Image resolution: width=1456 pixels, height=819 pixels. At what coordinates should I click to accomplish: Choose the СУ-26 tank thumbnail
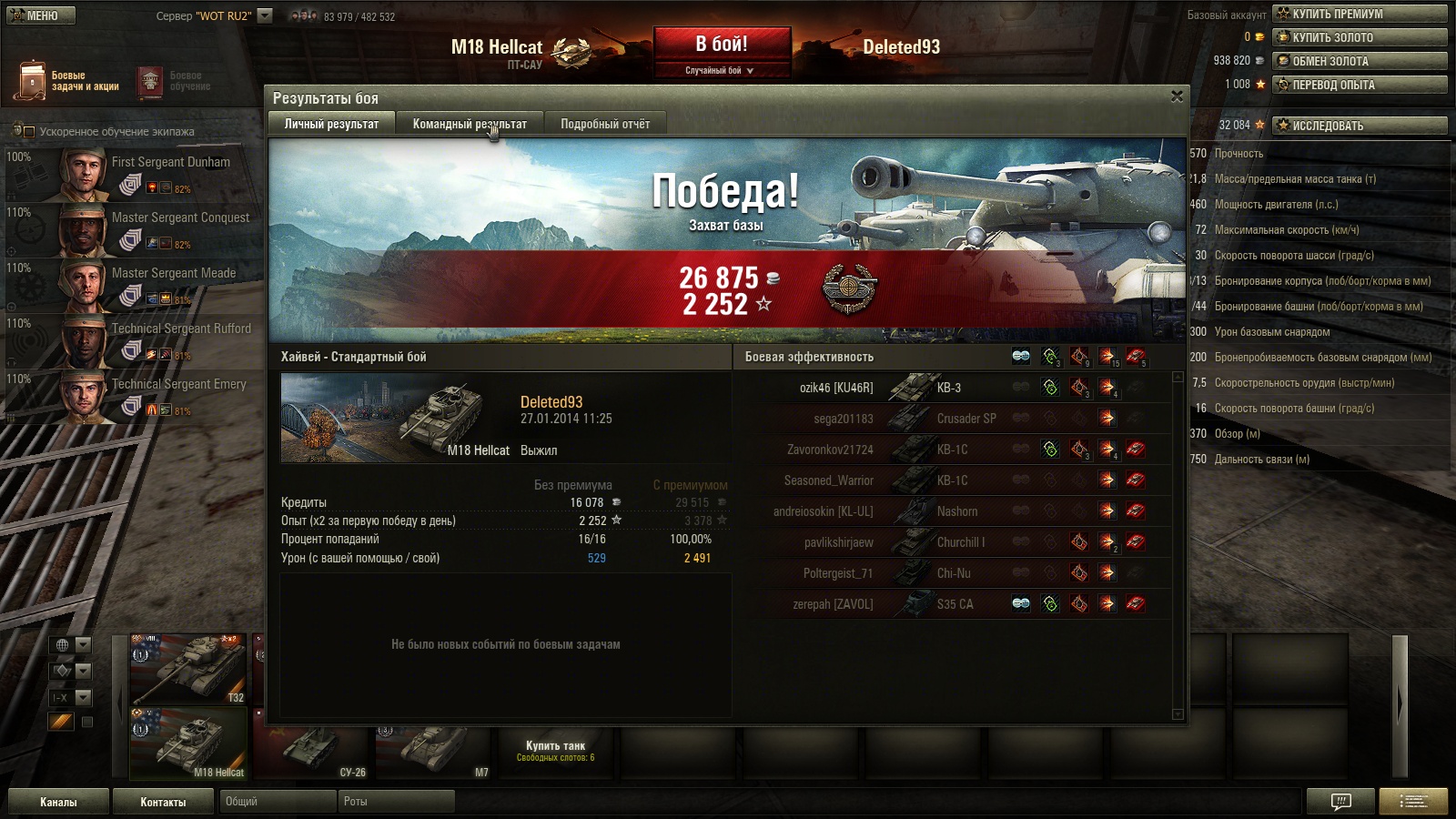312,753
